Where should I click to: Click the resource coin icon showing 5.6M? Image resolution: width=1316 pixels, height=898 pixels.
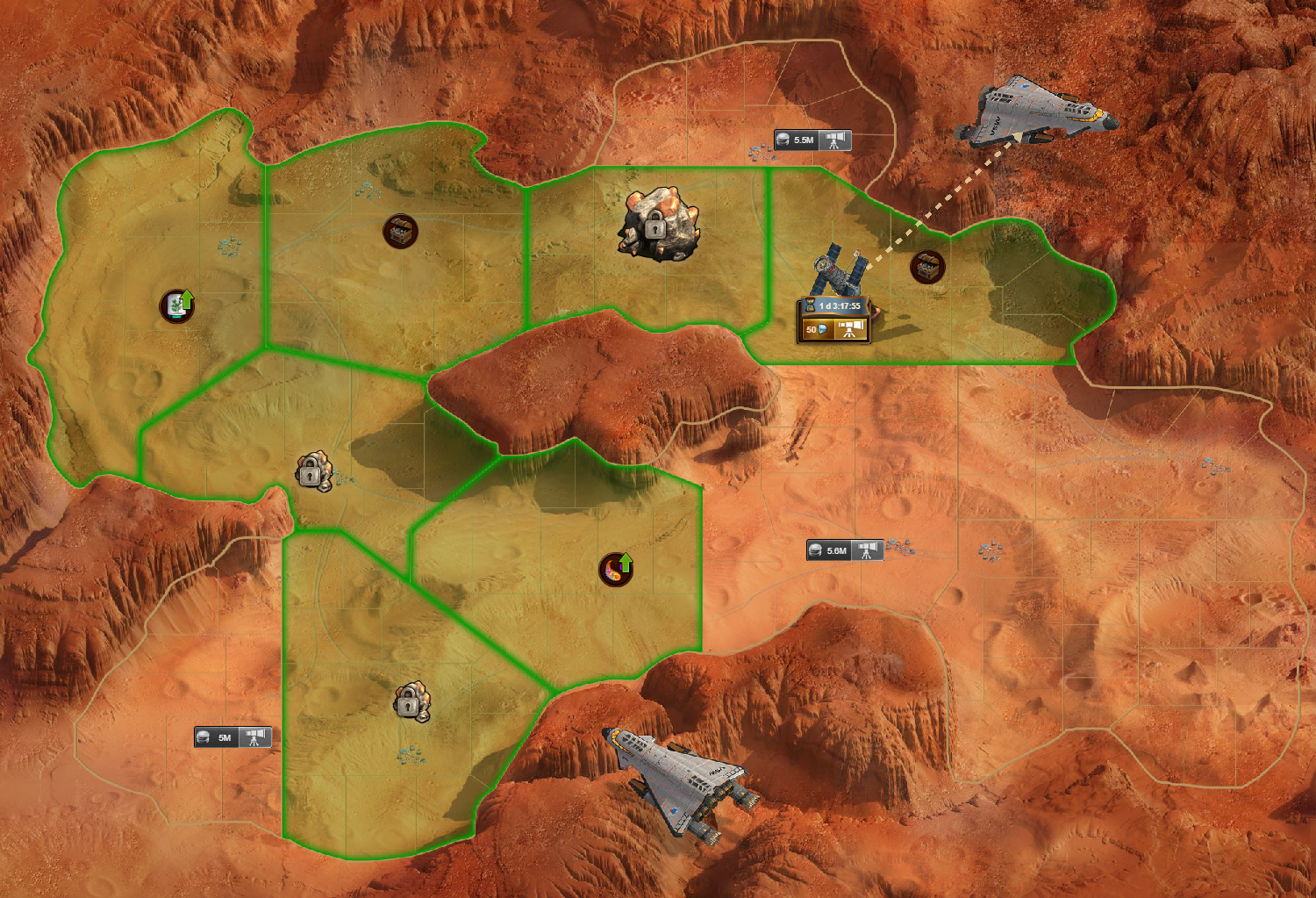pyautogui.click(x=818, y=551)
